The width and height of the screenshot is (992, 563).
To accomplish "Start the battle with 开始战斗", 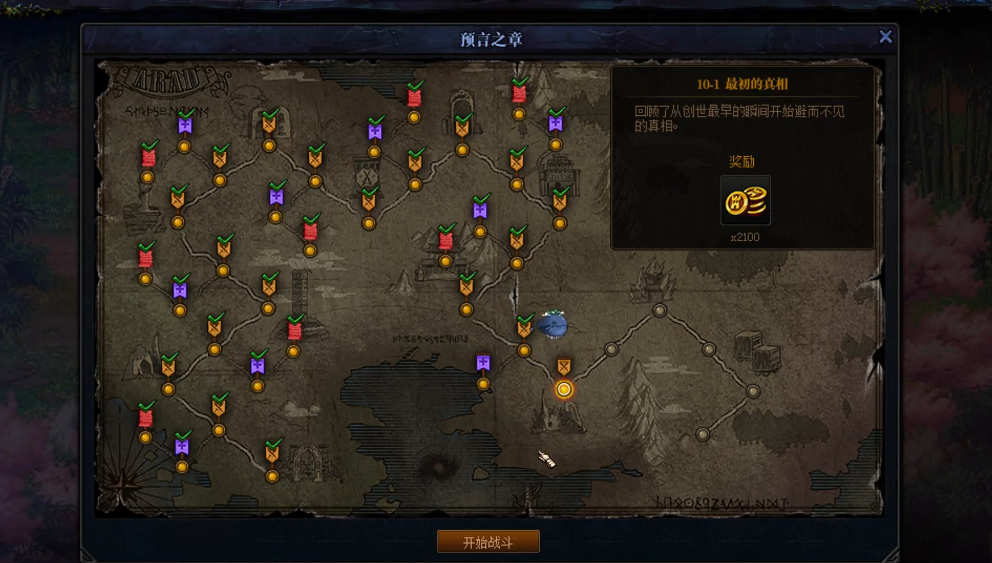I will coord(488,542).
